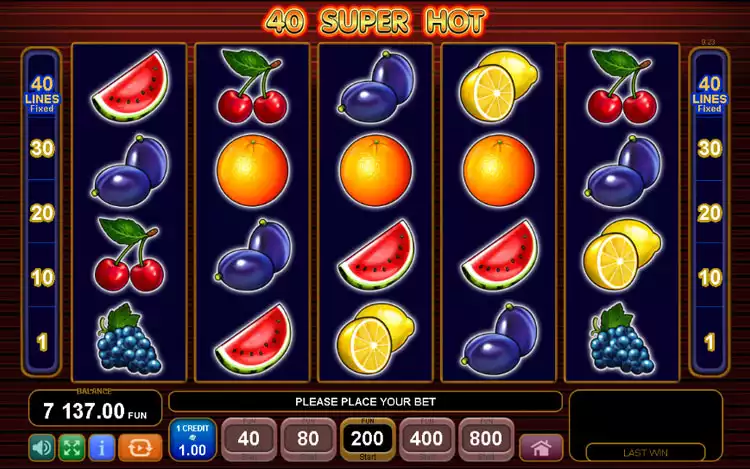
Task: Change the 1 credit denomination value
Action: point(192,440)
